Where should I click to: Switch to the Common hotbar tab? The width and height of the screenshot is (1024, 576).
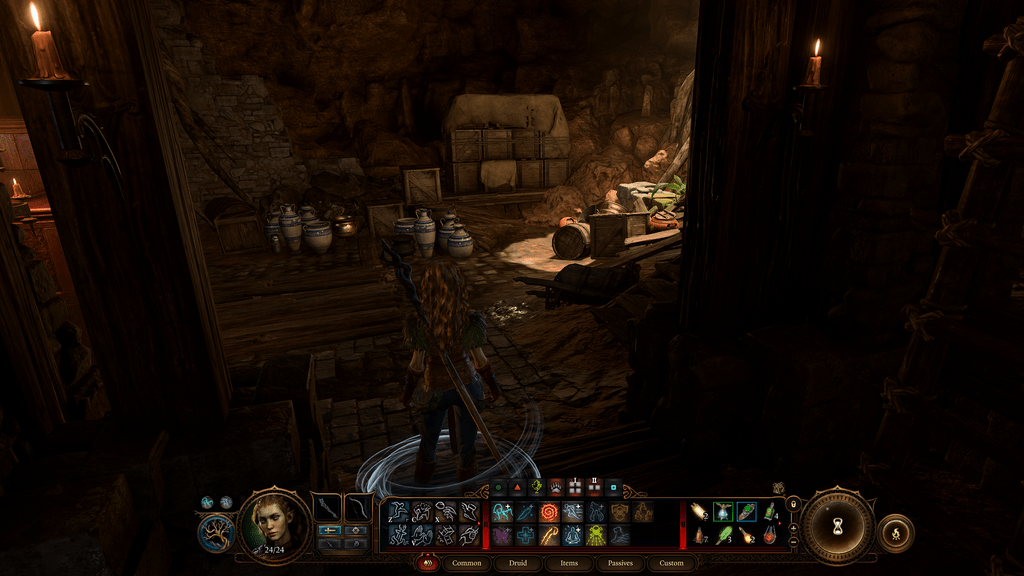(x=466, y=563)
